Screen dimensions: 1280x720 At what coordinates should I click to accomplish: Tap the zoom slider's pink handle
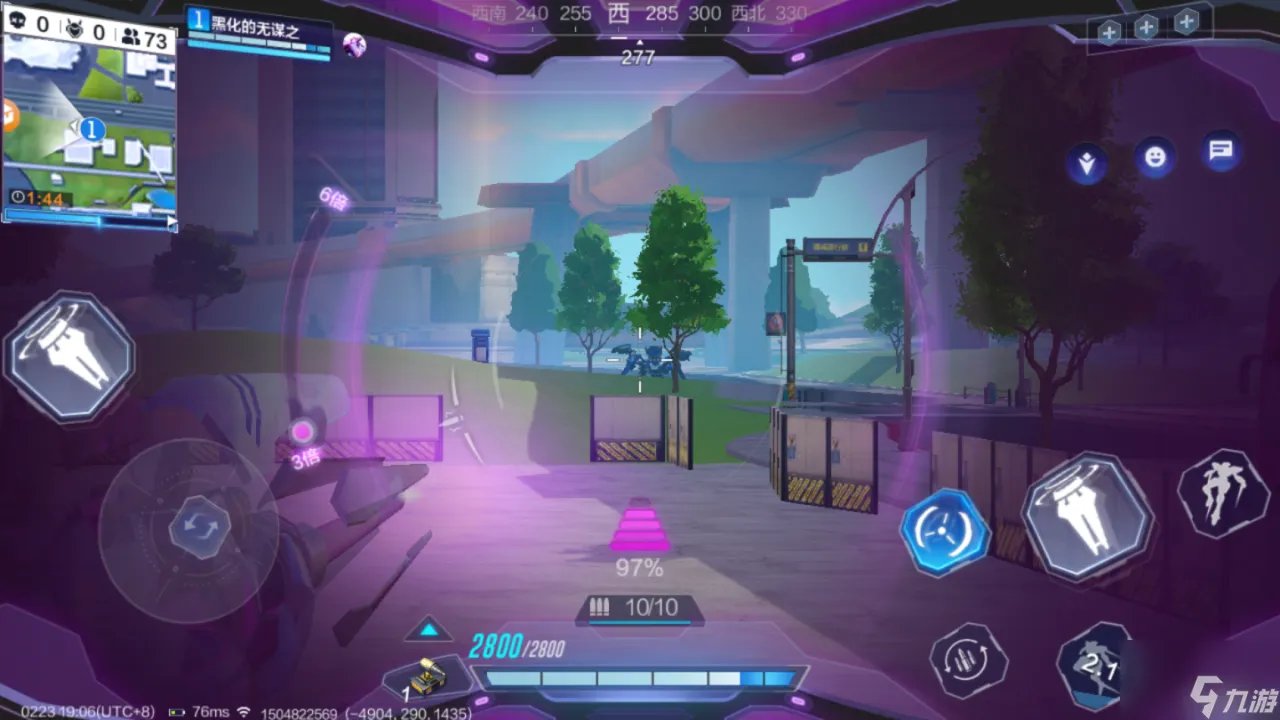302,433
